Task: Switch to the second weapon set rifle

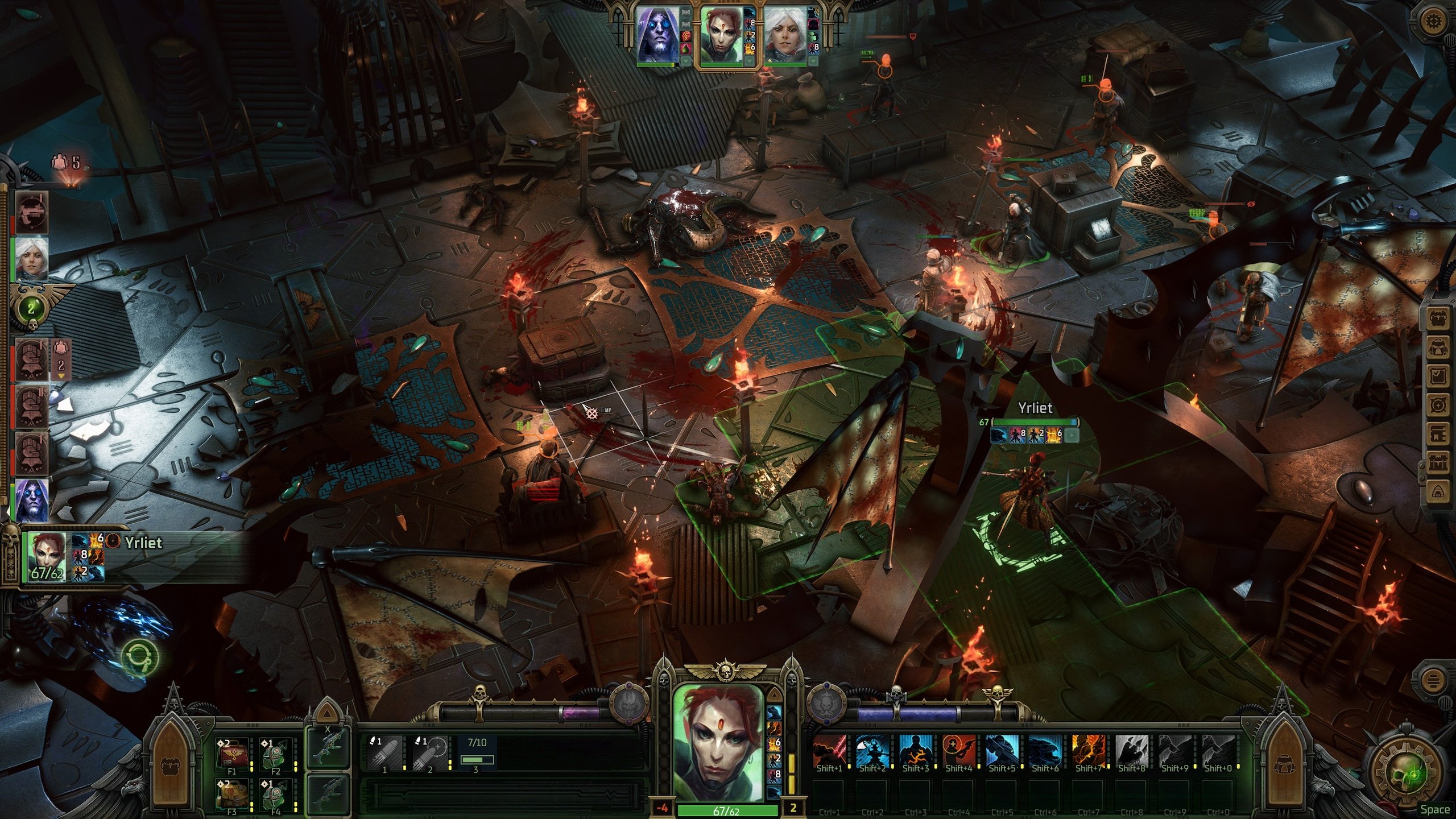Action: [x=327, y=792]
